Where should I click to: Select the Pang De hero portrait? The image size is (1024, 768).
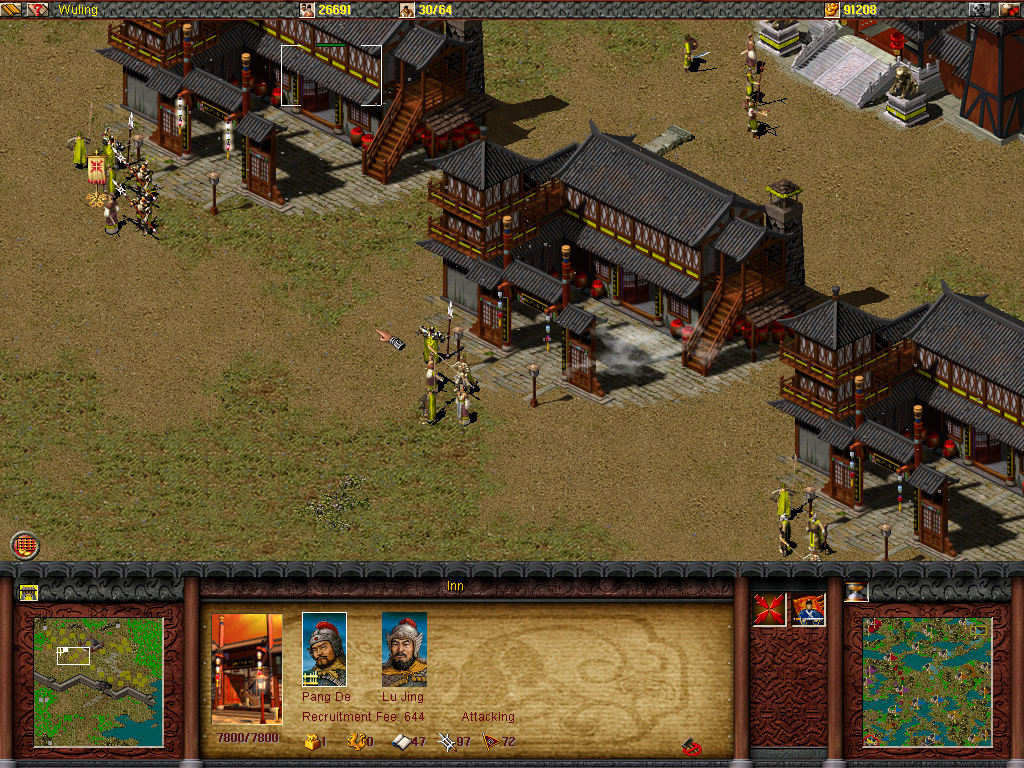[324, 649]
